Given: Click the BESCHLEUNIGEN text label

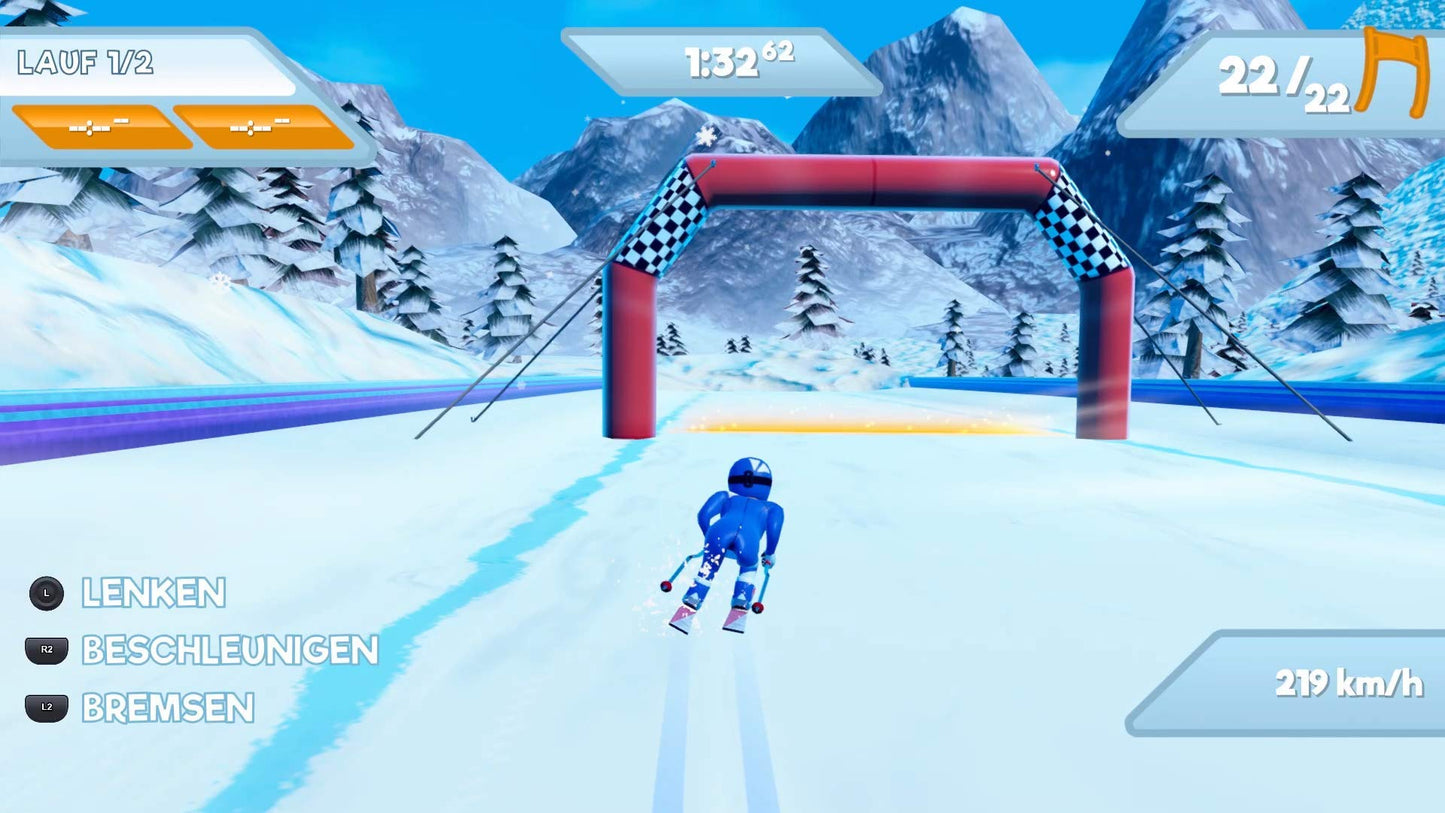Looking at the screenshot, I should pos(229,650).
